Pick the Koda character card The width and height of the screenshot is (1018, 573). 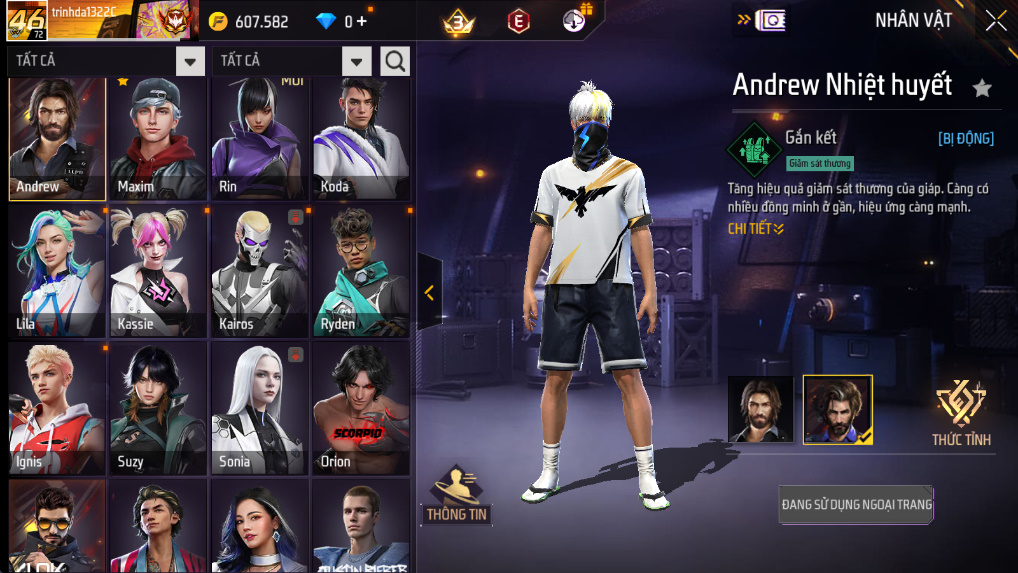click(361, 138)
